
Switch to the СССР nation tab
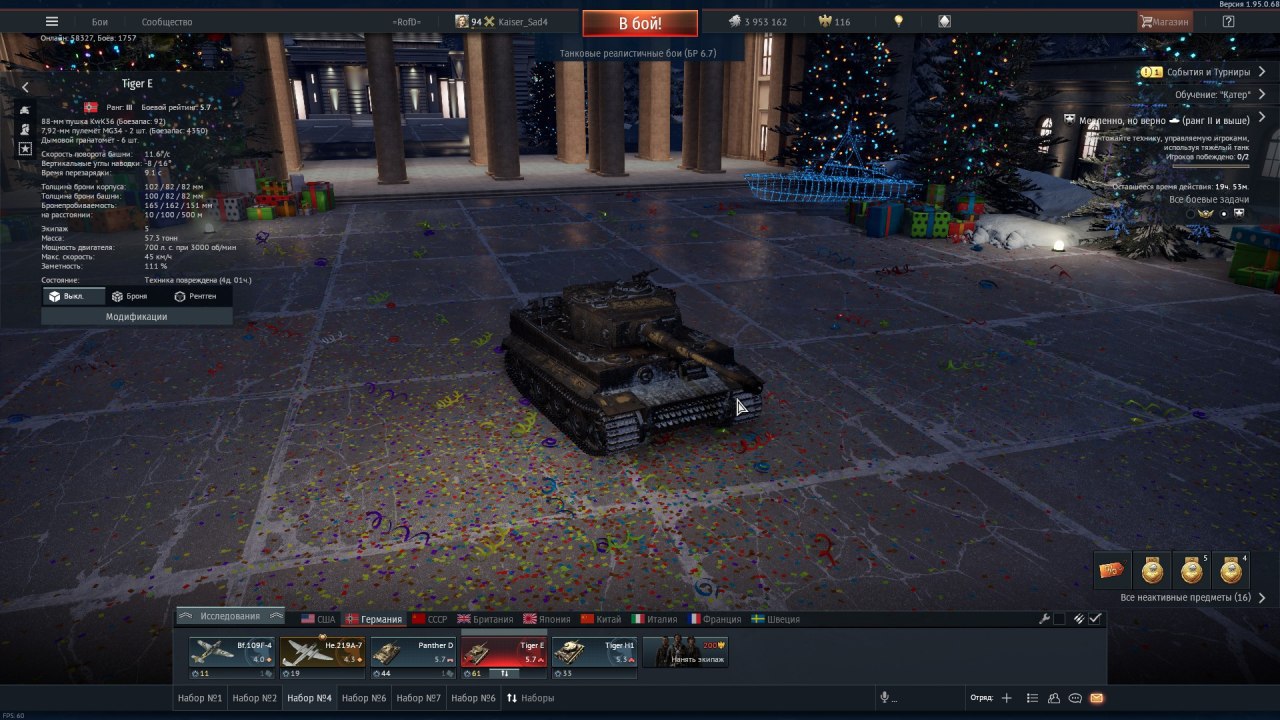click(x=429, y=619)
